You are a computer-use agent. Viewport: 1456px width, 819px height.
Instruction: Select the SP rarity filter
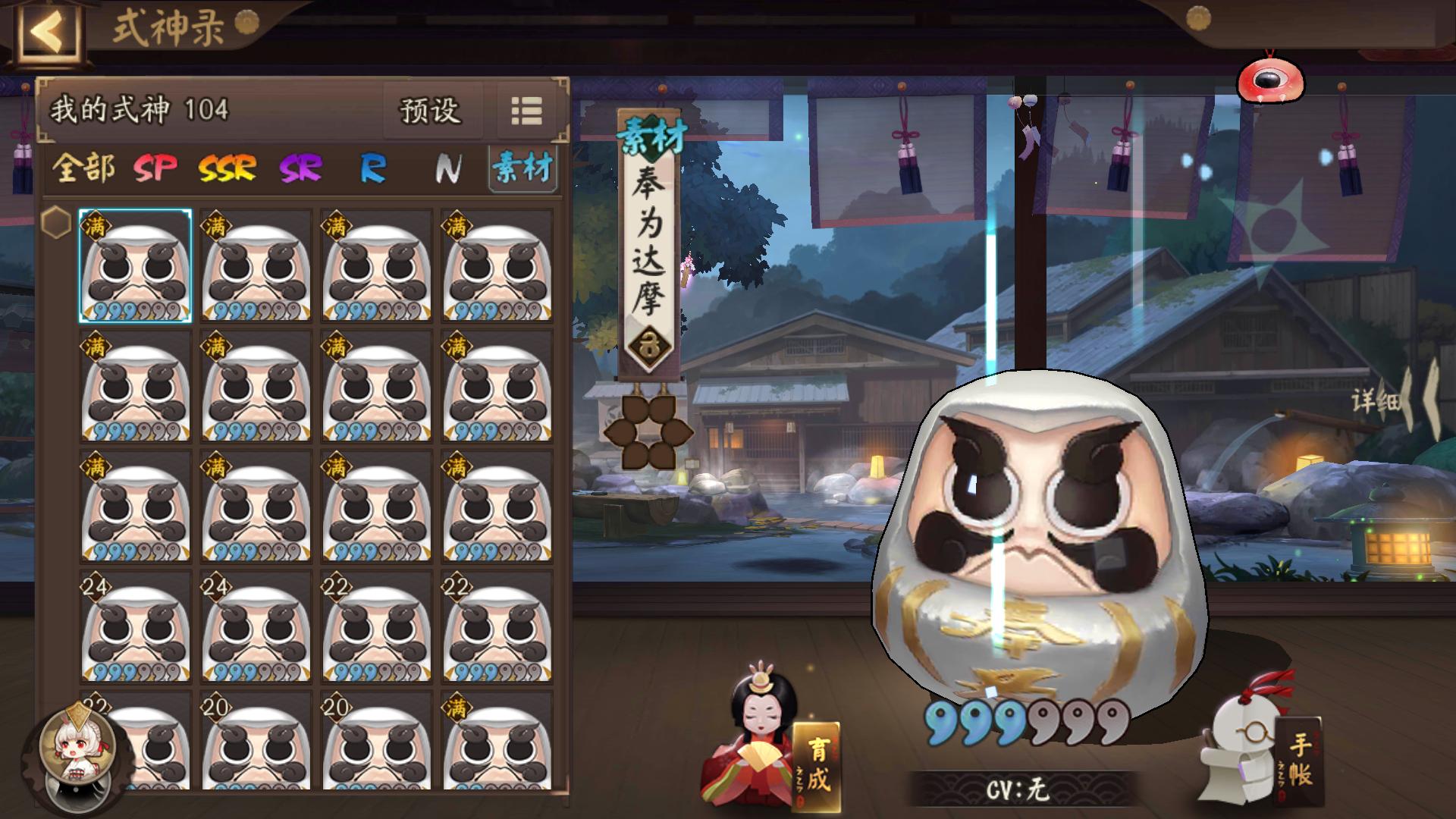(154, 167)
